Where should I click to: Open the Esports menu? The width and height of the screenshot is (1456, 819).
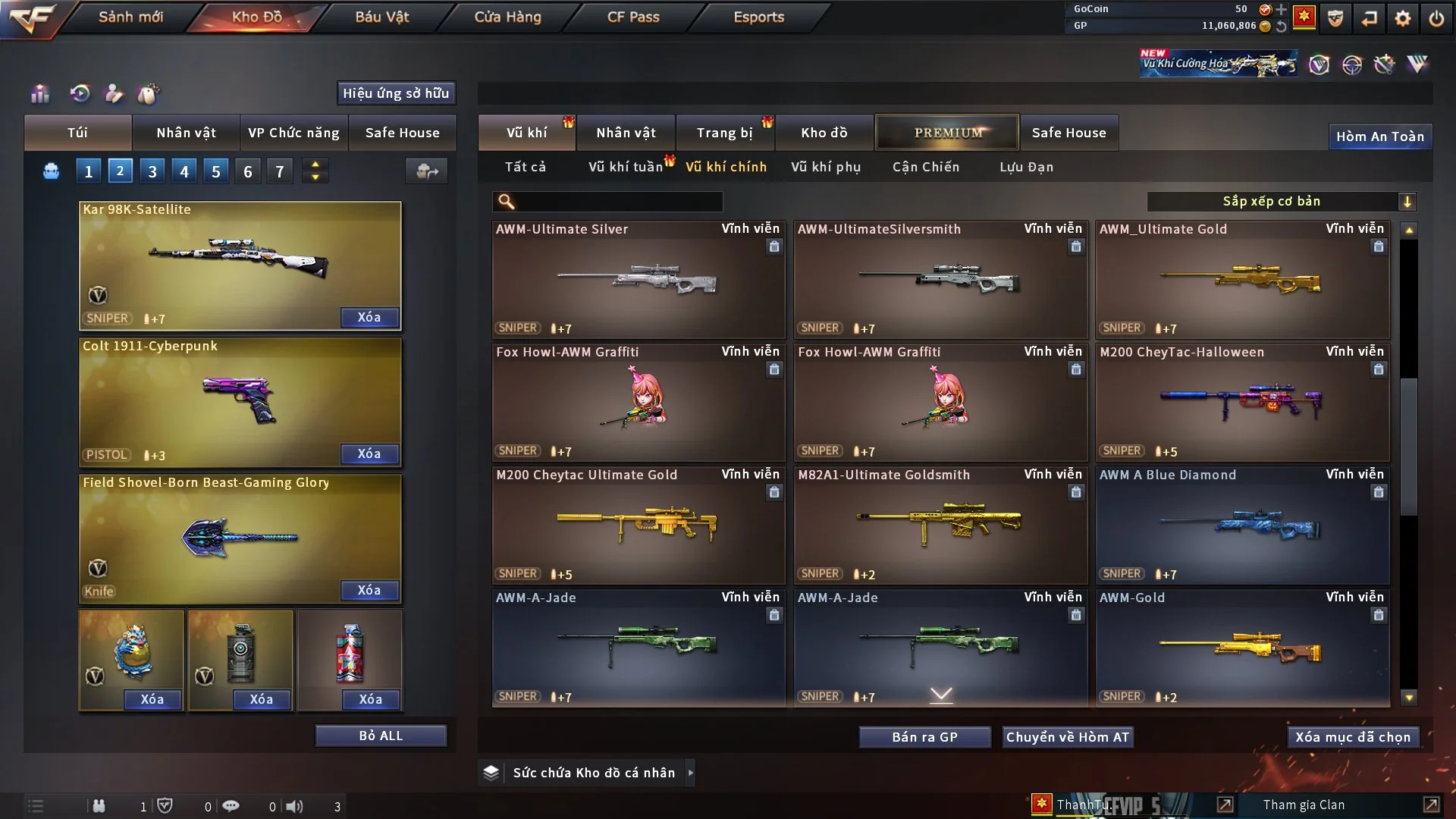pos(758,17)
